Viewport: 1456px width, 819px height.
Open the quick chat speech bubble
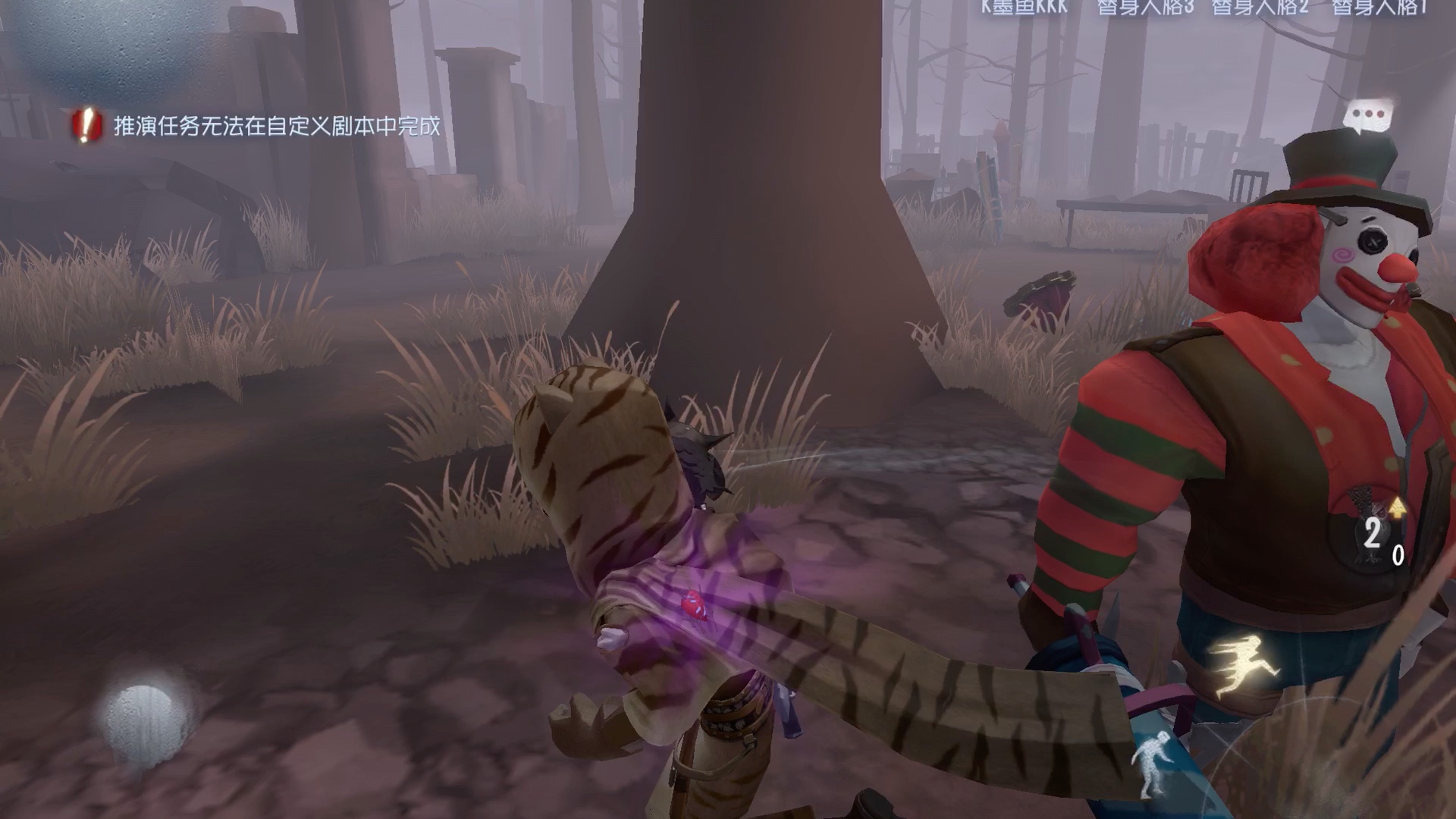pos(1367,117)
